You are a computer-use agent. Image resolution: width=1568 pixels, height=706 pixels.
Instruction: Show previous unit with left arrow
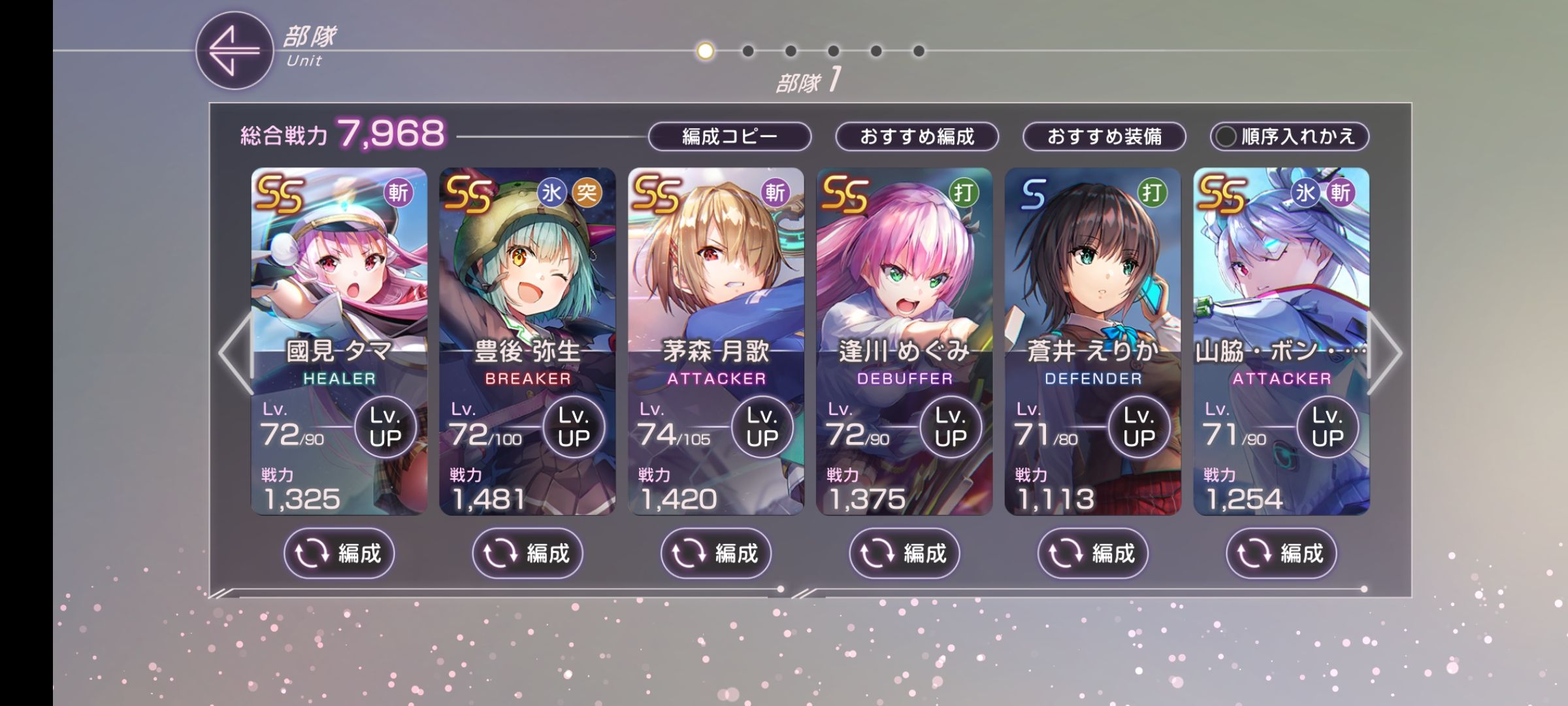coord(234,353)
